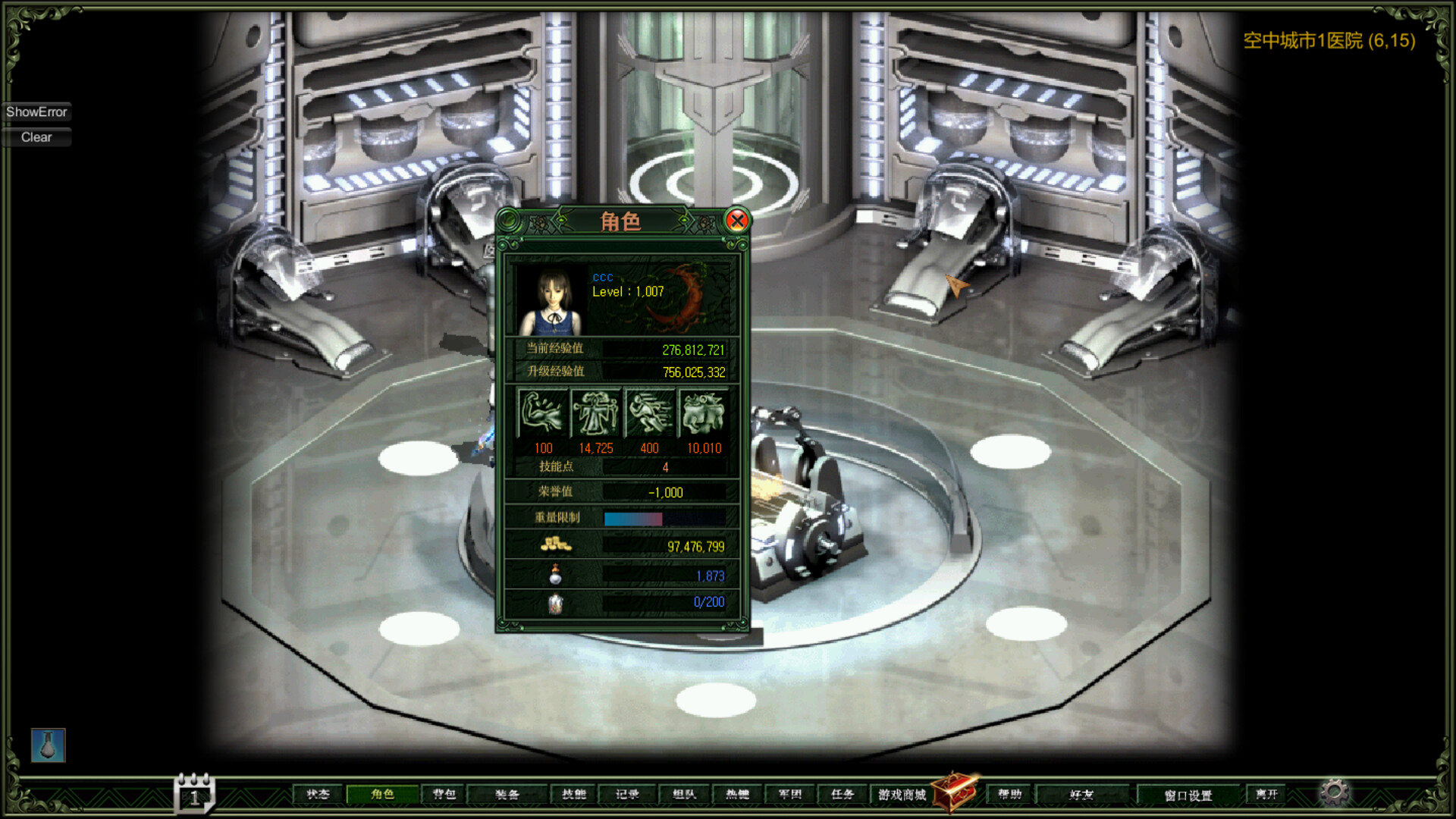Click the constitution attribute icon
The image size is (1456, 819).
(x=702, y=413)
